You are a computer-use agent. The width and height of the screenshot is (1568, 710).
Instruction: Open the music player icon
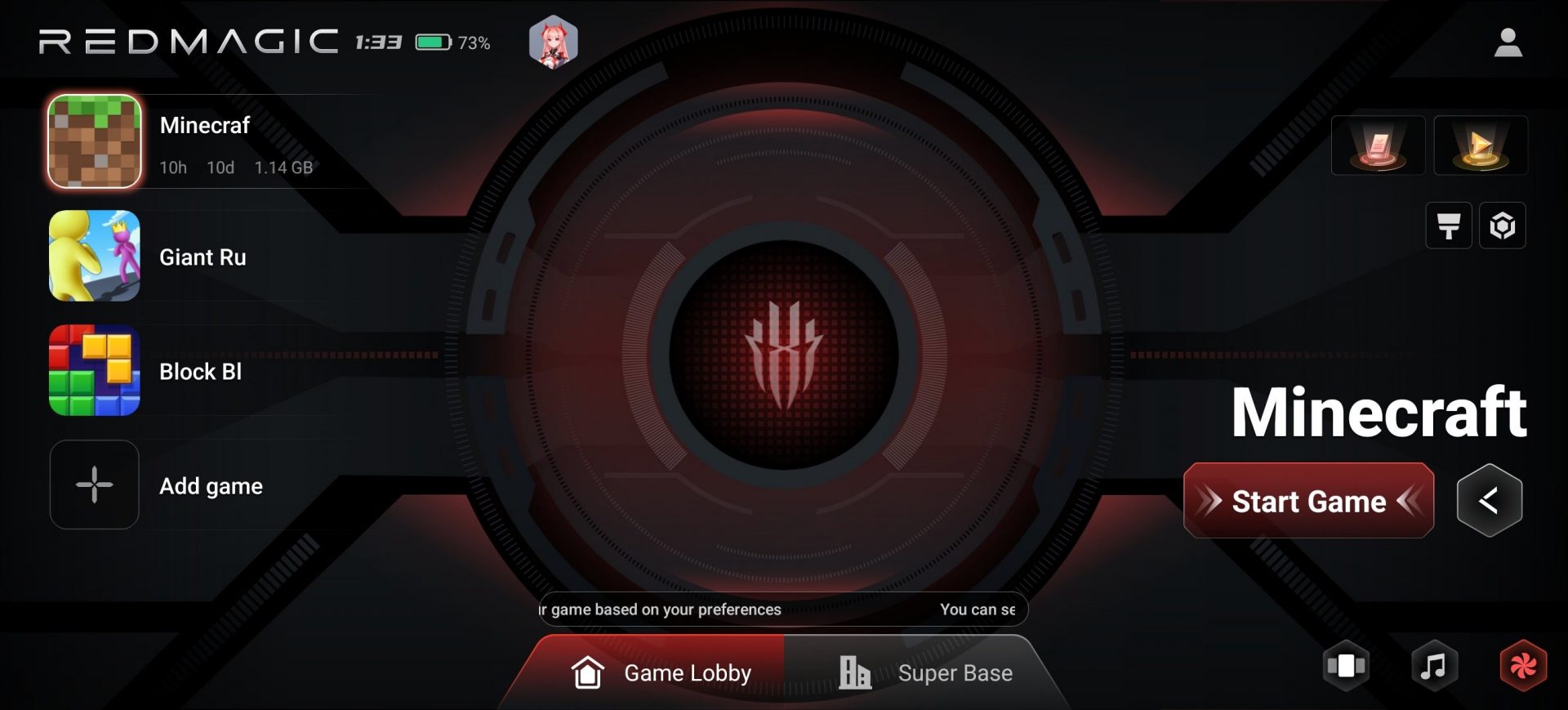pos(1434,666)
